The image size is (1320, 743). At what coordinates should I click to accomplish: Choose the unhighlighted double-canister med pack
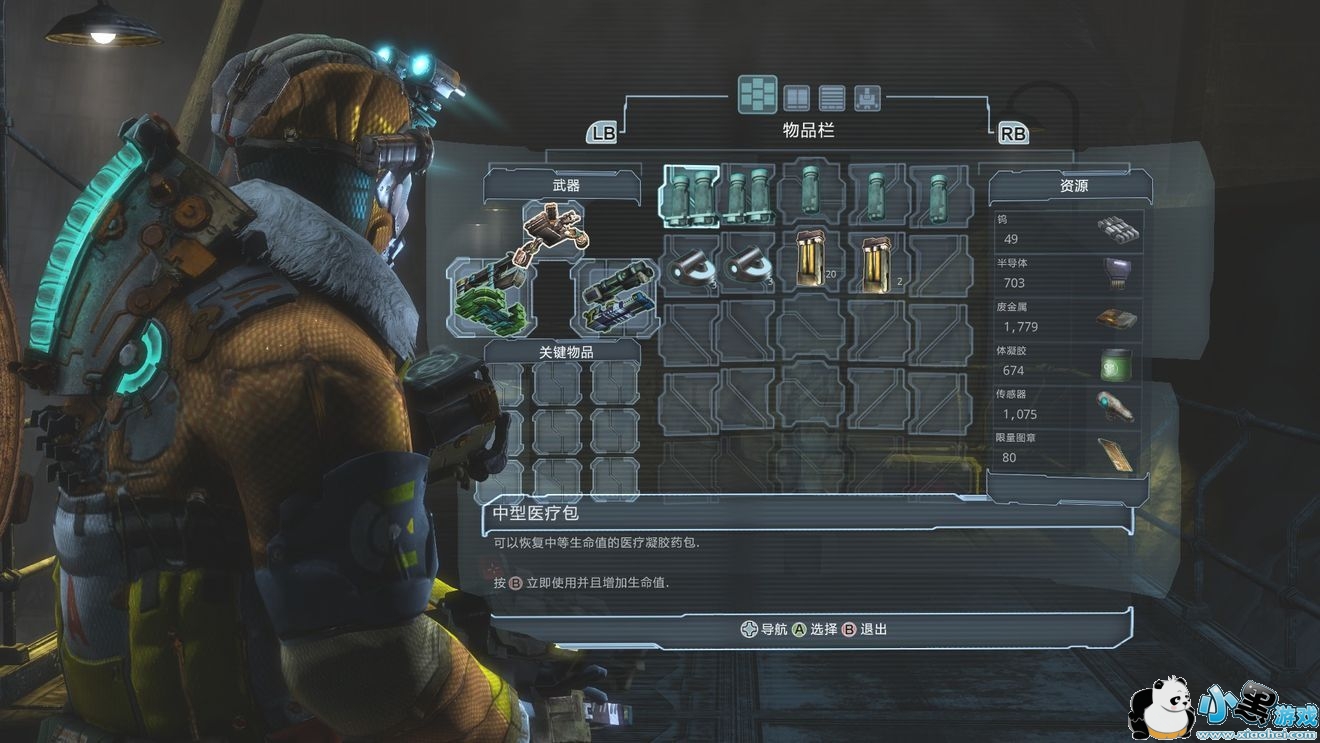tap(750, 193)
